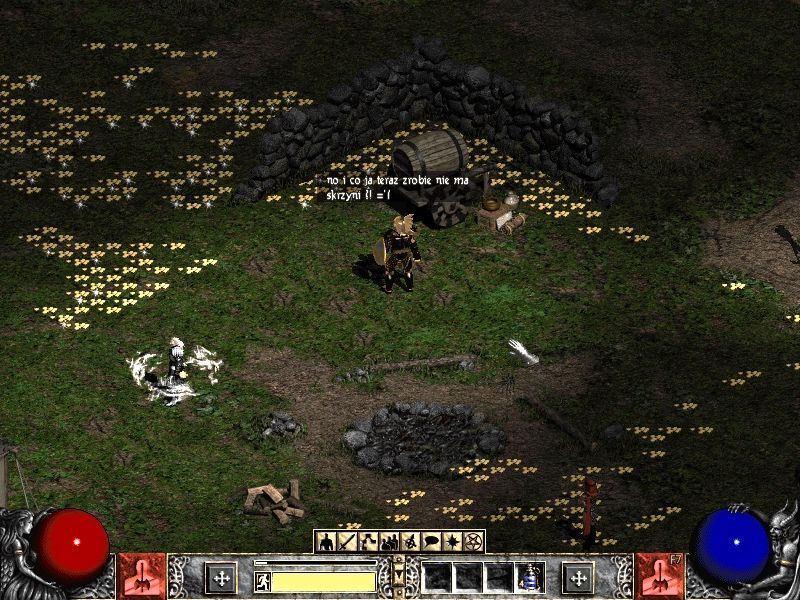This screenshot has height=600, width=800.
Task: Open inventory via the sword icon
Action: (347, 541)
